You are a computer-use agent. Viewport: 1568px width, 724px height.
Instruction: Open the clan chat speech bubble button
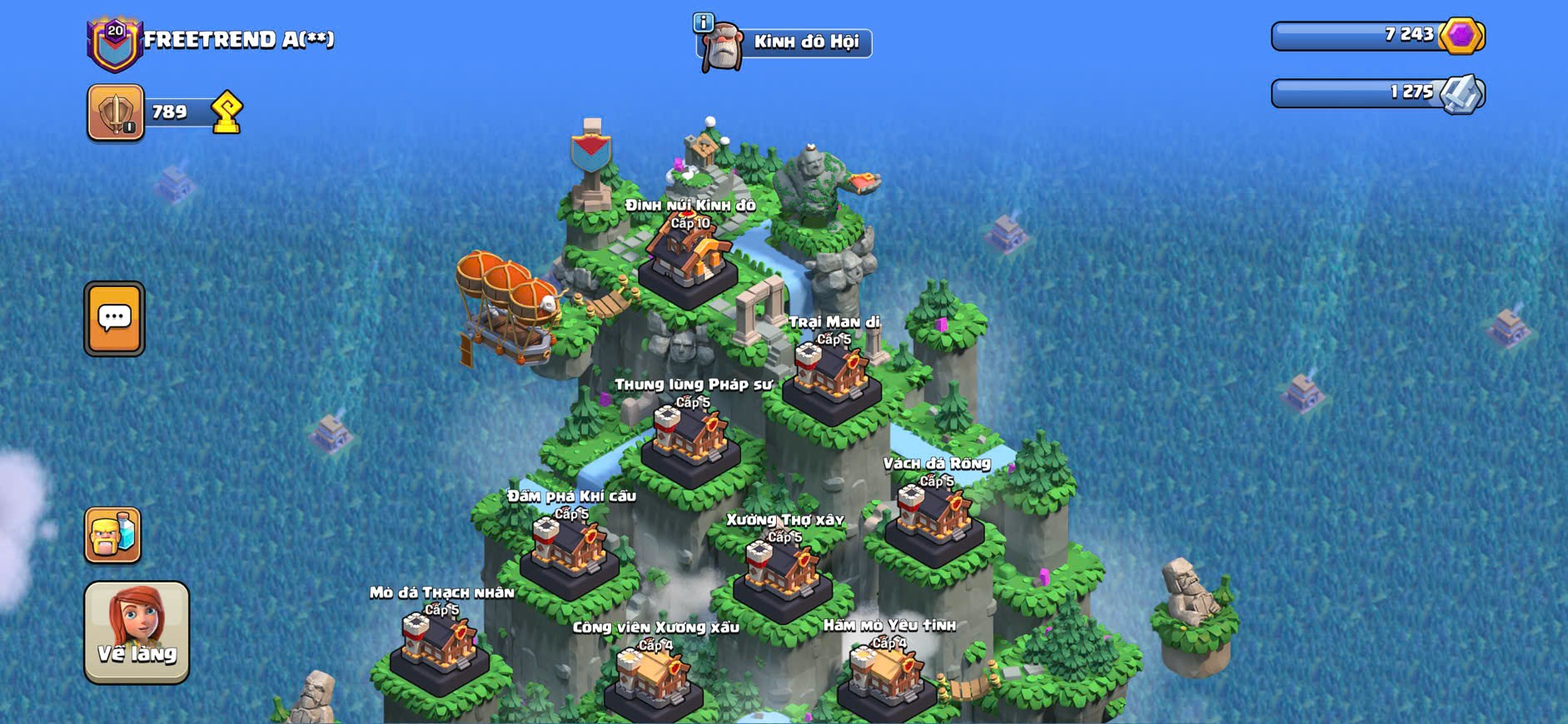114,319
